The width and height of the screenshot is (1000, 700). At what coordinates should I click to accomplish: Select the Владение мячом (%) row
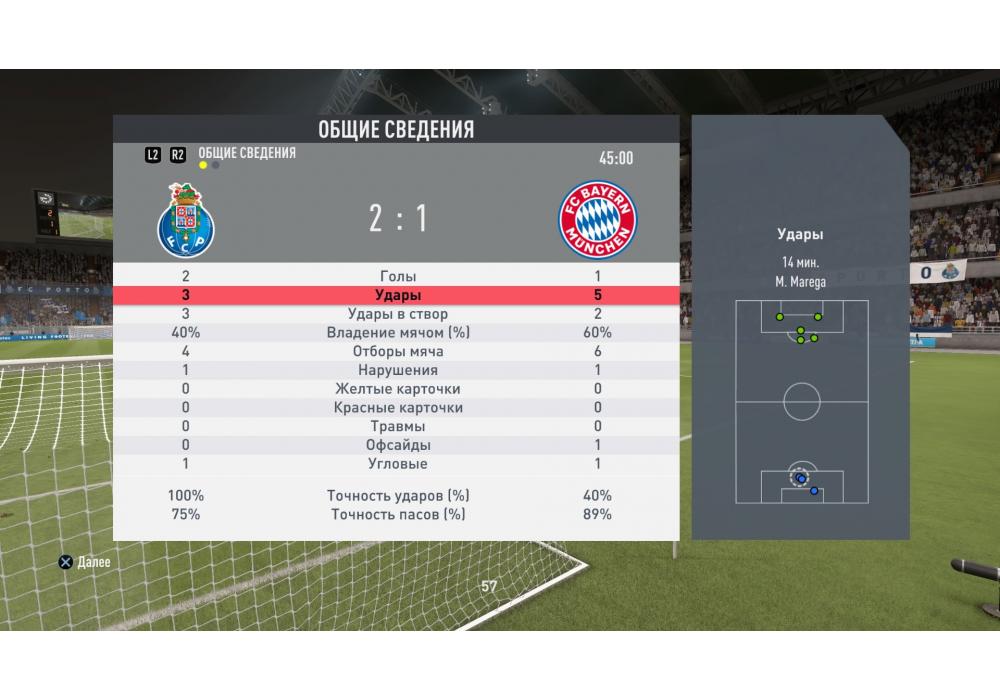click(397, 333)
